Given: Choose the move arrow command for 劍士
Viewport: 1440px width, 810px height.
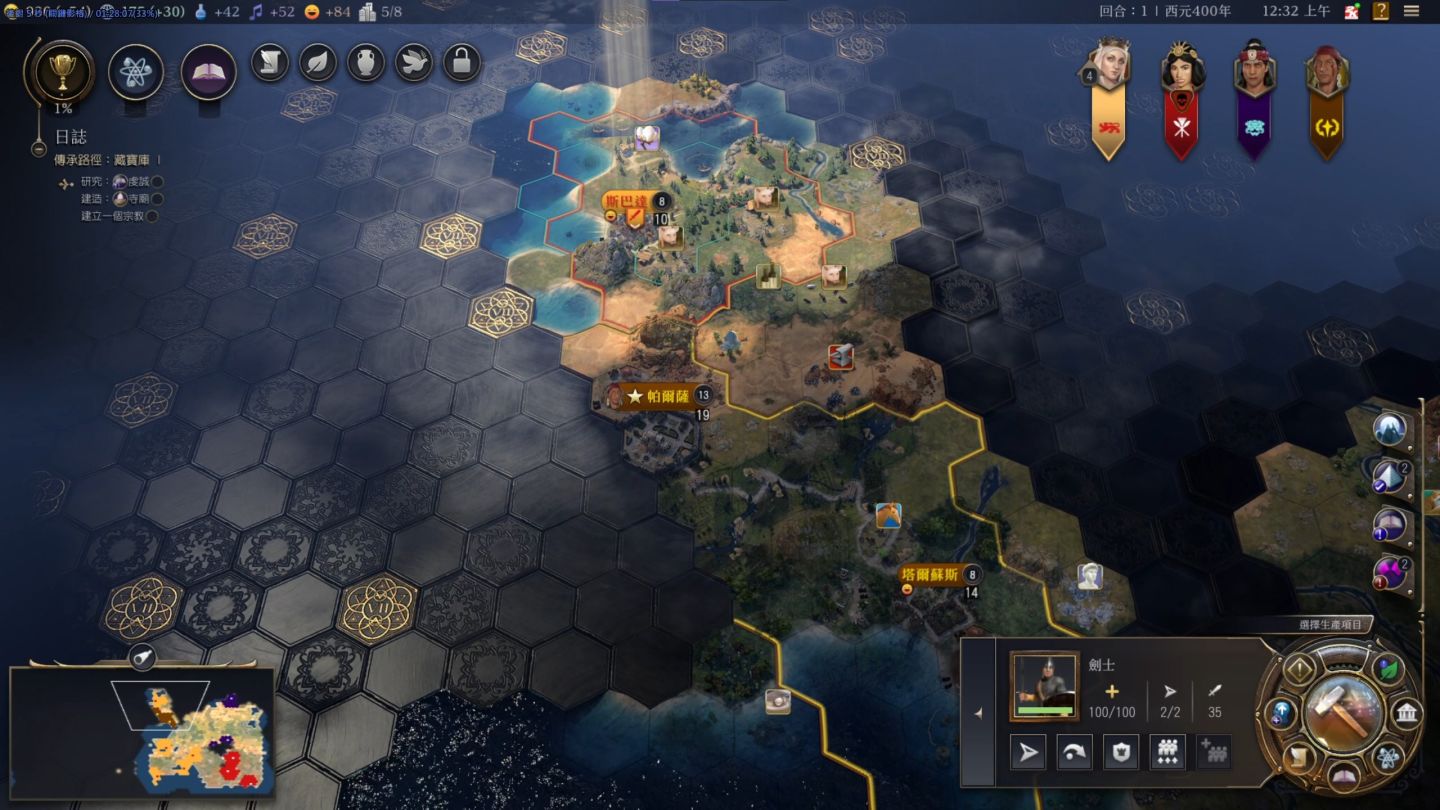Looking at the screenshot, I should (x=1027, y=752).
